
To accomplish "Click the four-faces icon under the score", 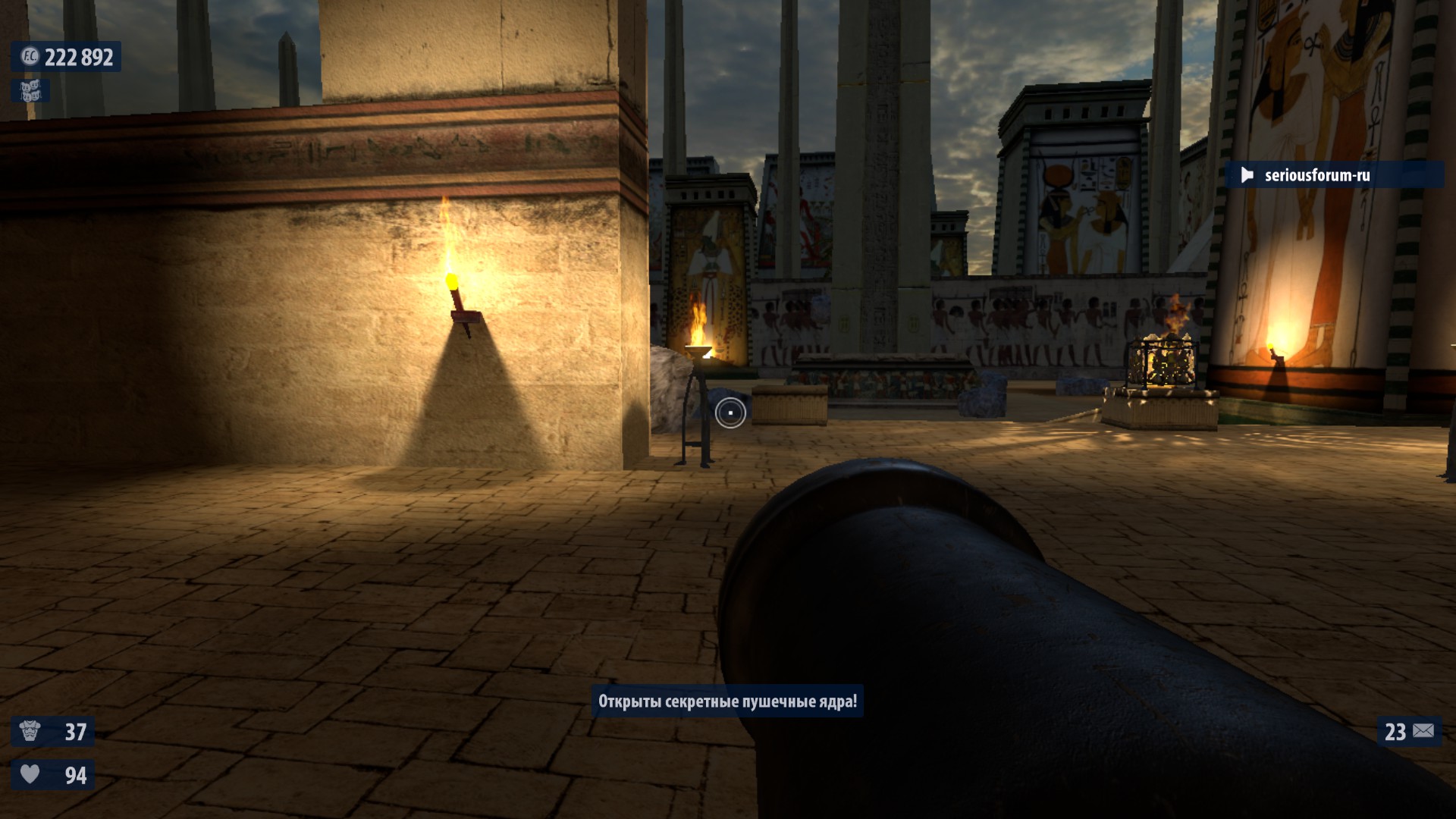I will pos(30,91).
